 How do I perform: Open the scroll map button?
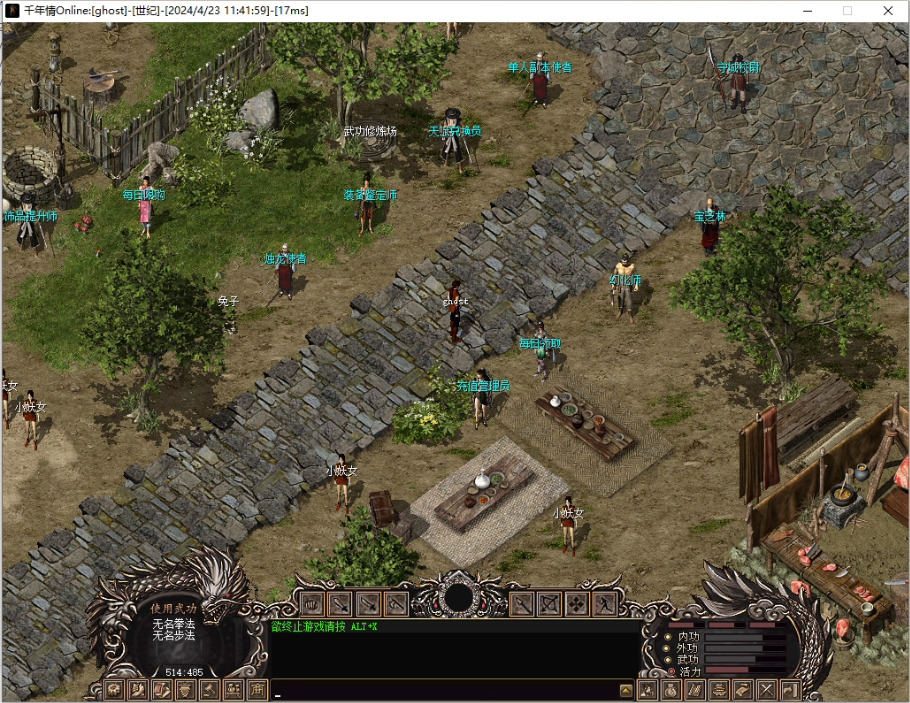743,690
